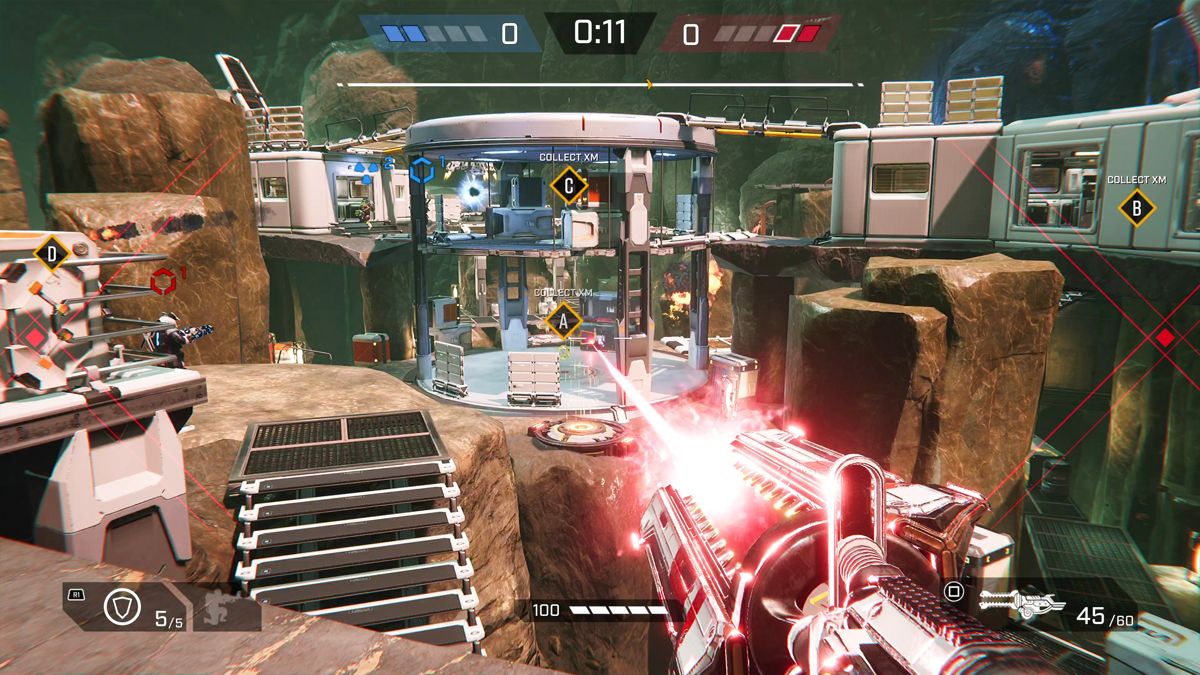
Task: Select objective marker A
Action: [x=563, y=321]
